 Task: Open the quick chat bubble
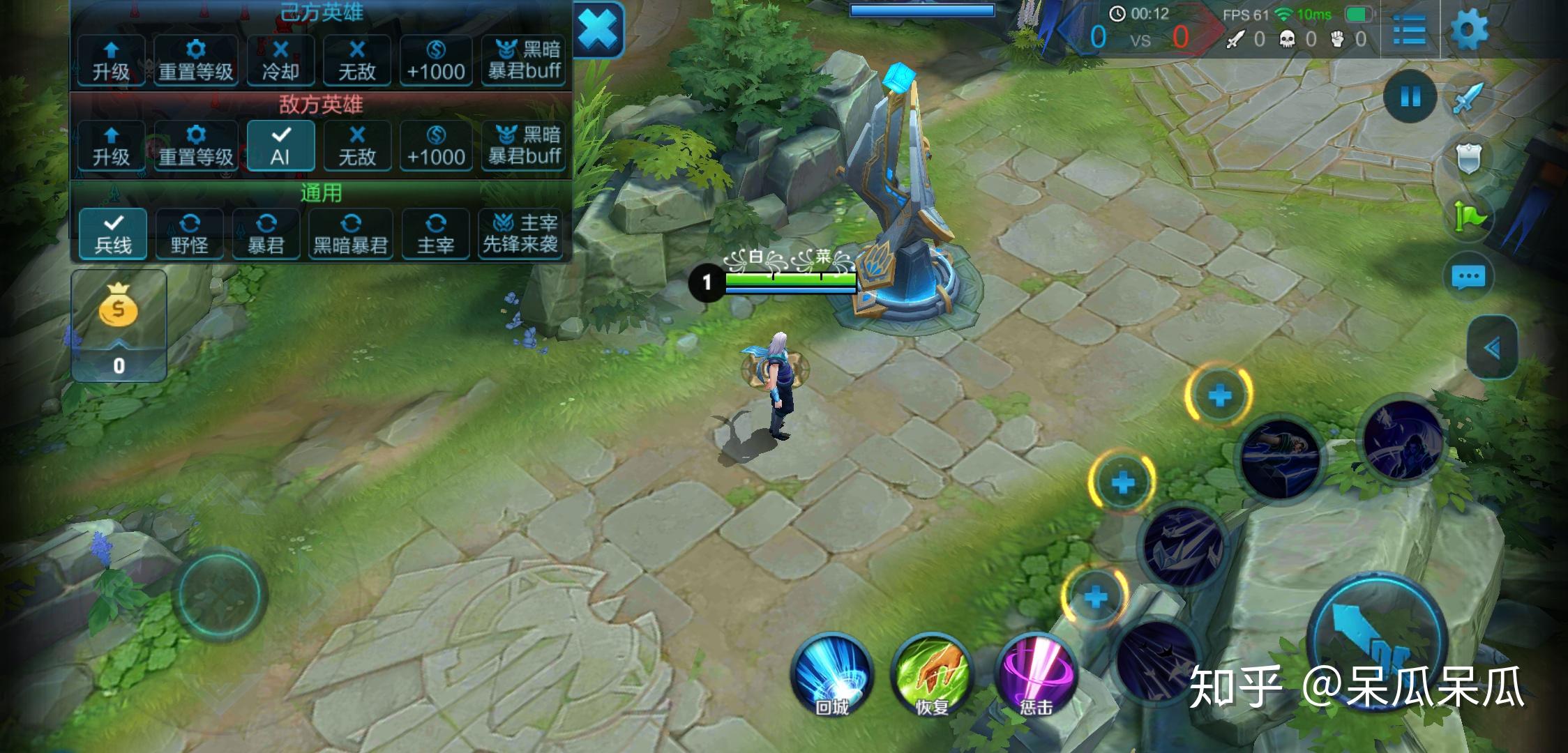pyautogui.click(x=1468, y=277)
